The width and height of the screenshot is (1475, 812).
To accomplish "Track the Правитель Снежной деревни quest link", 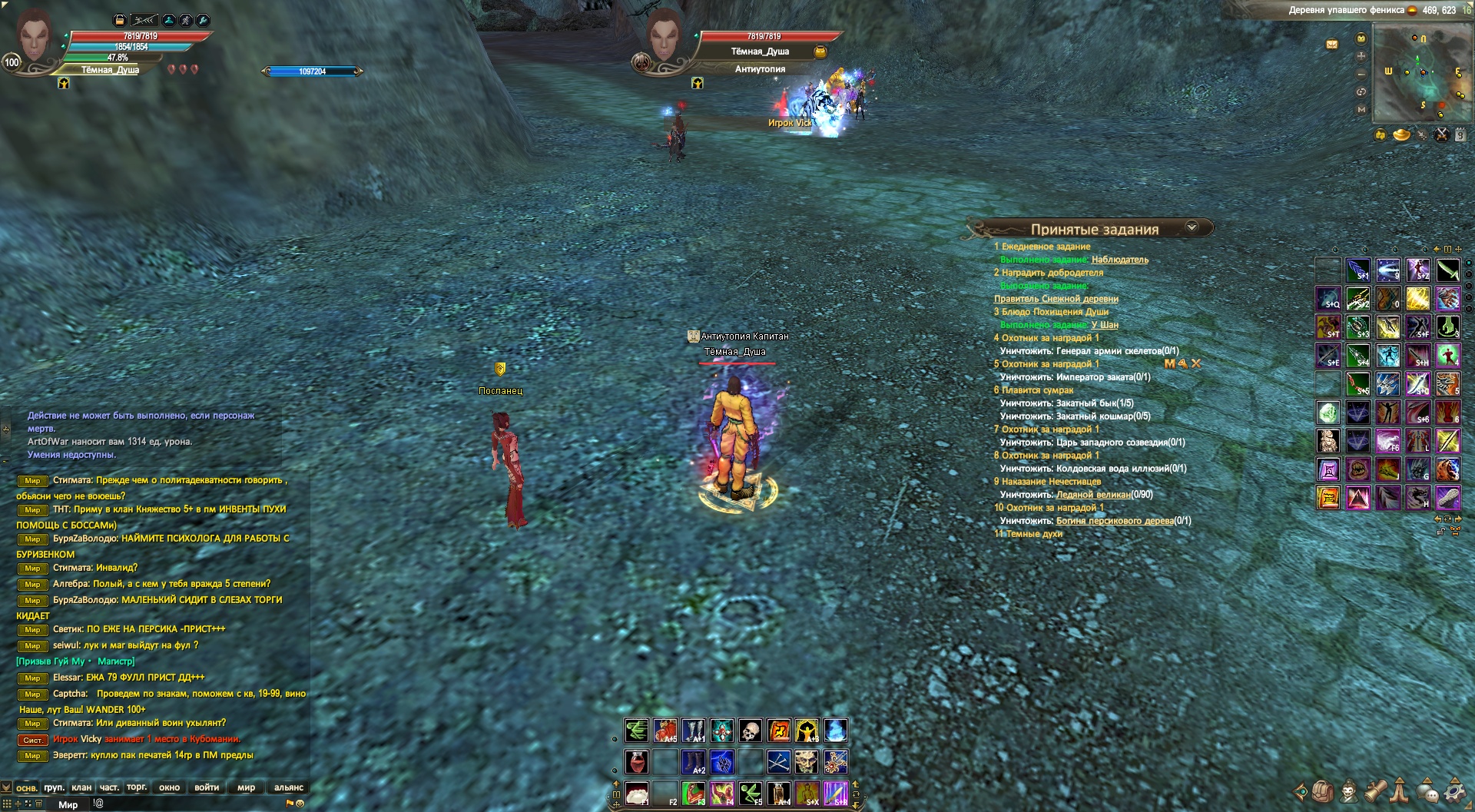I will (x=1056, y=299).
